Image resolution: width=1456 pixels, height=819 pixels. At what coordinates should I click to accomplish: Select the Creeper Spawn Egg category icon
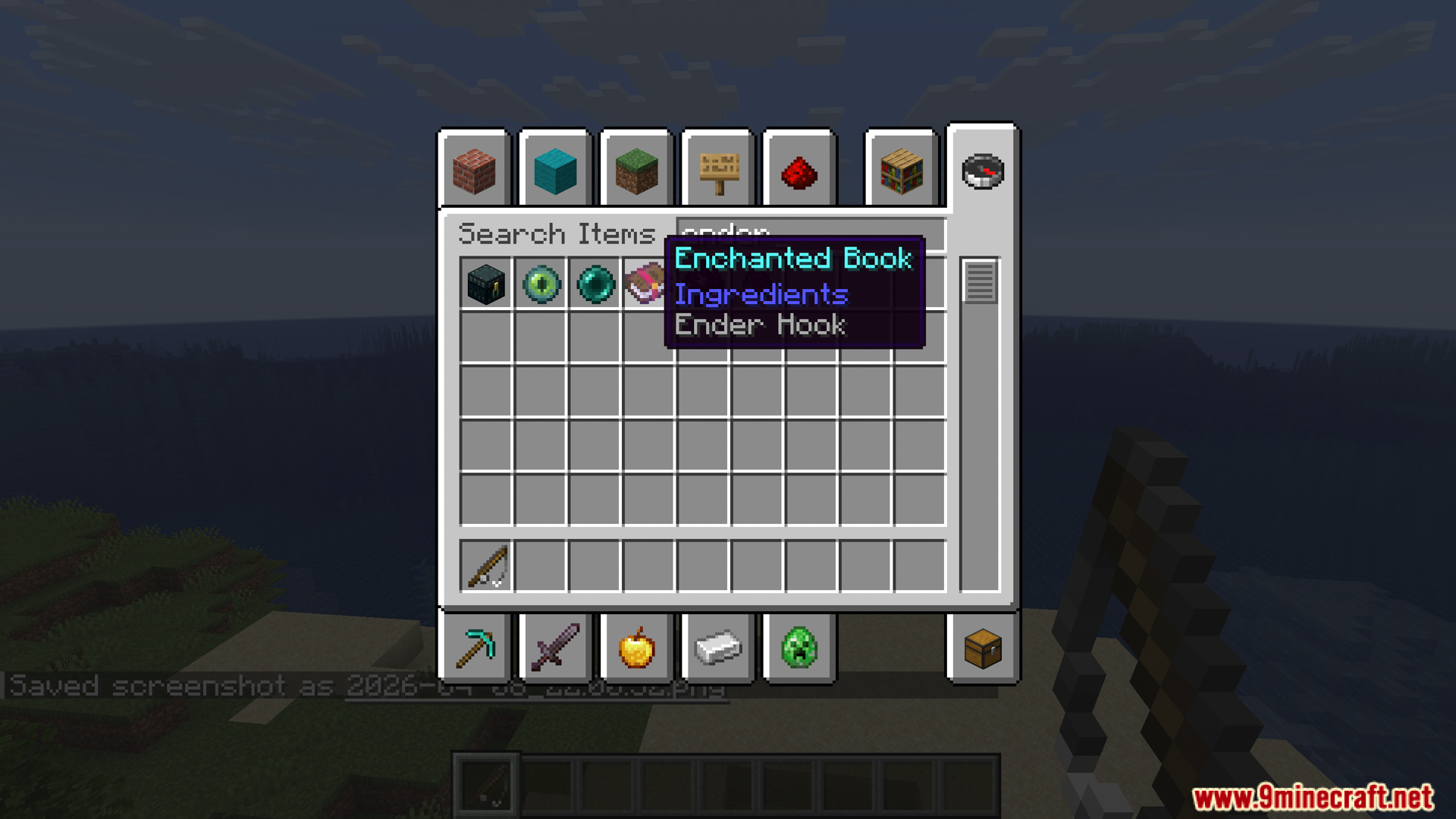point(798,648)
